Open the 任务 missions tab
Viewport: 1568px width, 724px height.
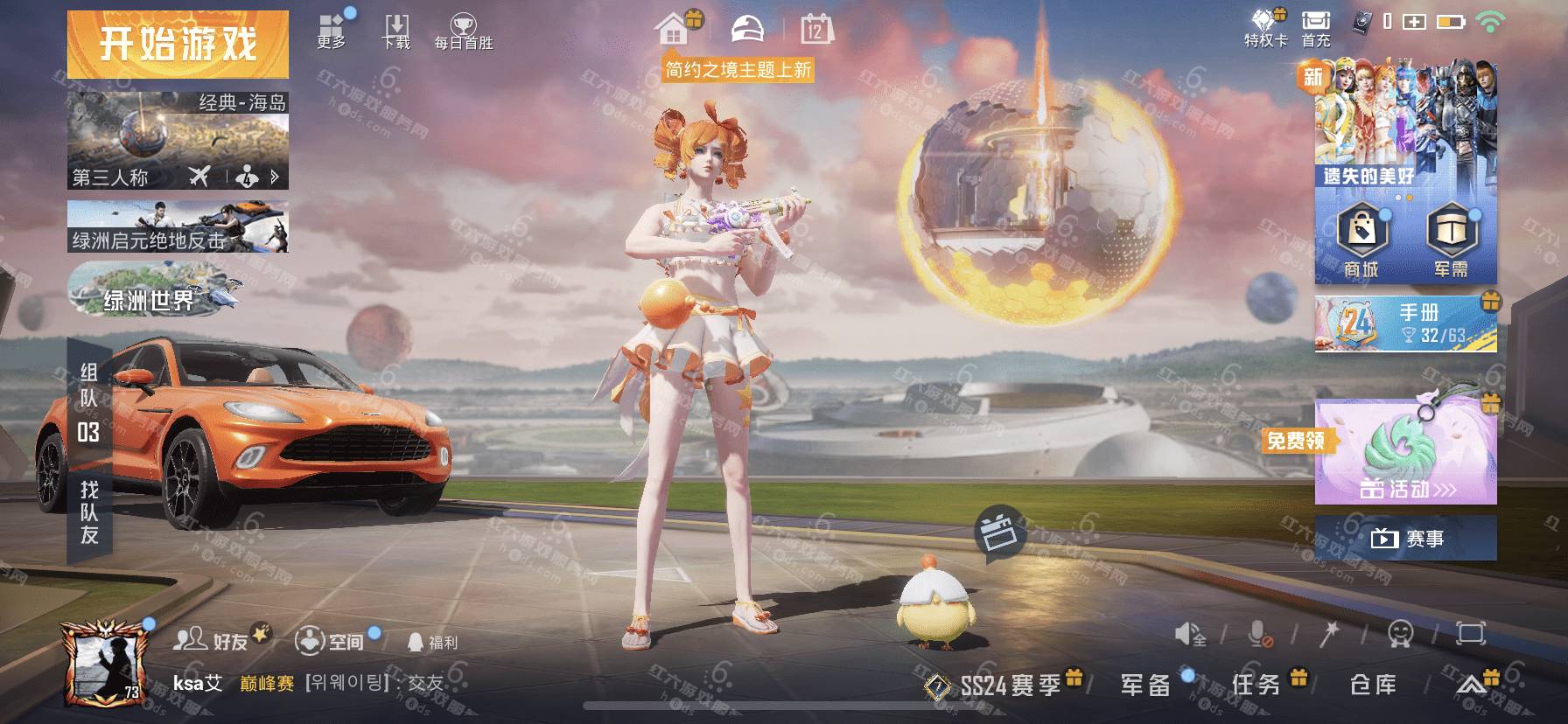(x=1256, y=685)
